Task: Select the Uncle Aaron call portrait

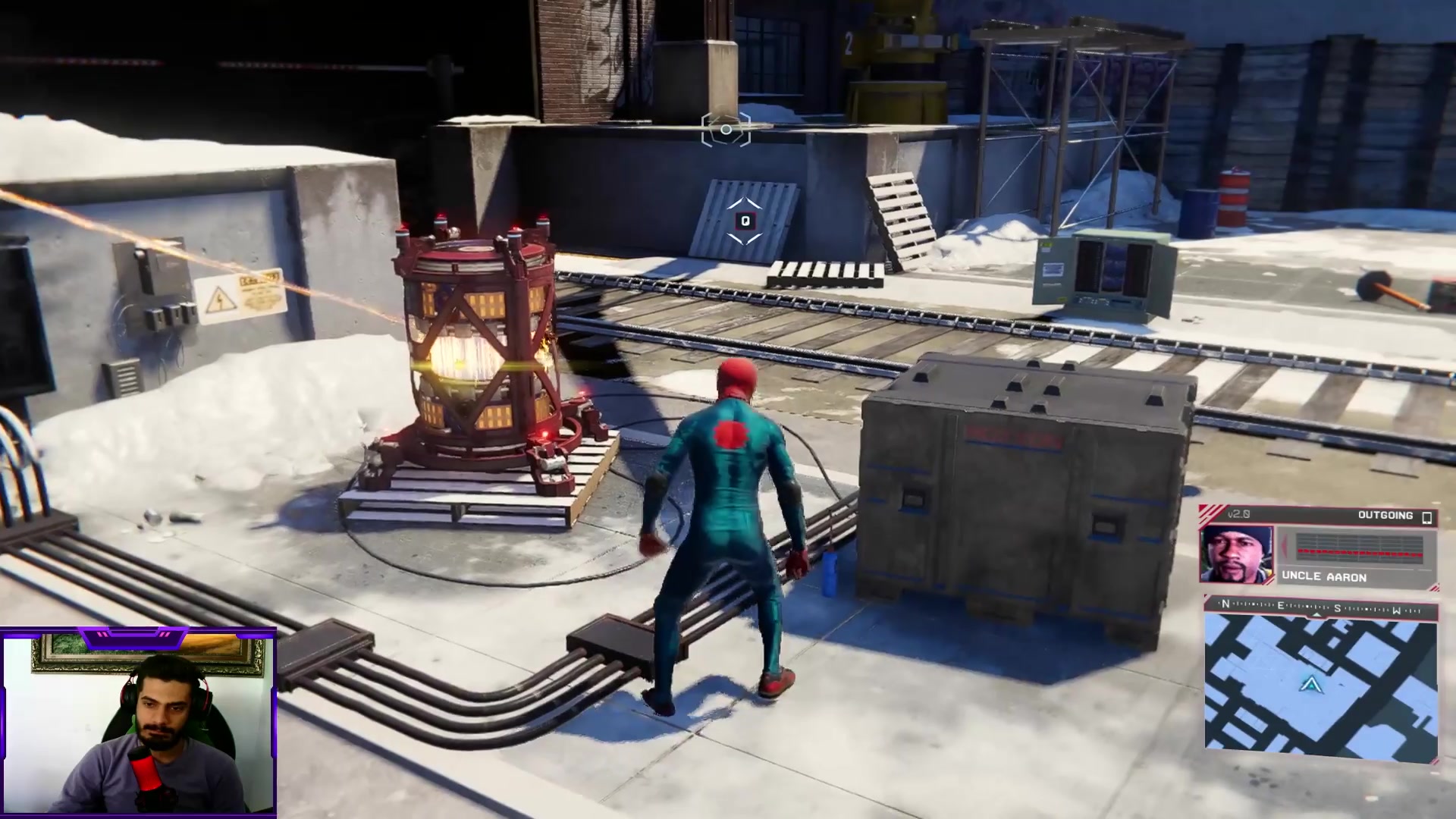Action: tap(1236, 554)
